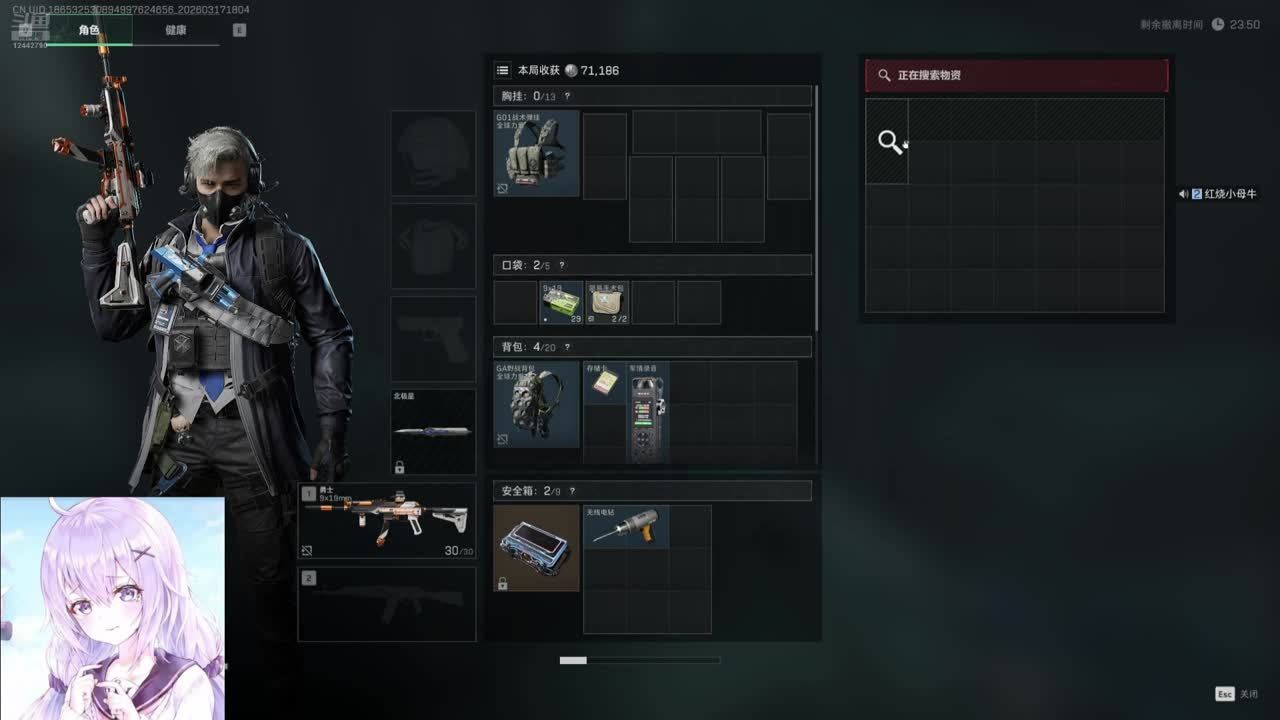Pick the 9x19 ammo box in pockets

coord(562,302)
